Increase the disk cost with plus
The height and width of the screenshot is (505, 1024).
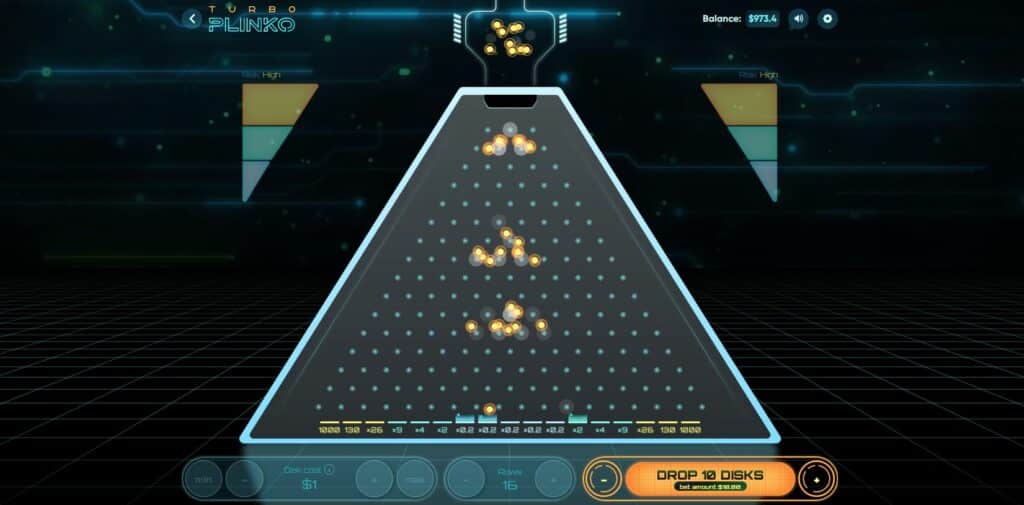[375, 479]
